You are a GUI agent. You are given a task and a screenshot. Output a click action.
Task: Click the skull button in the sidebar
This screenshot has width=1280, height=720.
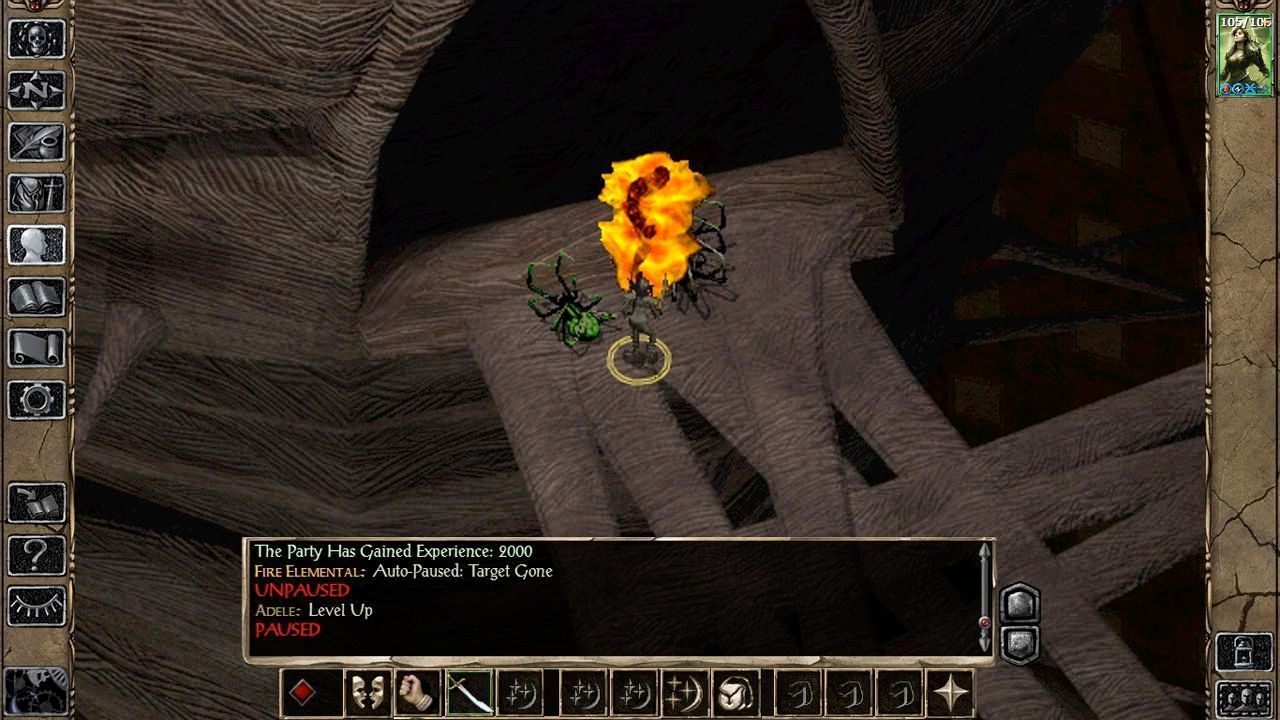click(x=37, y=39)
